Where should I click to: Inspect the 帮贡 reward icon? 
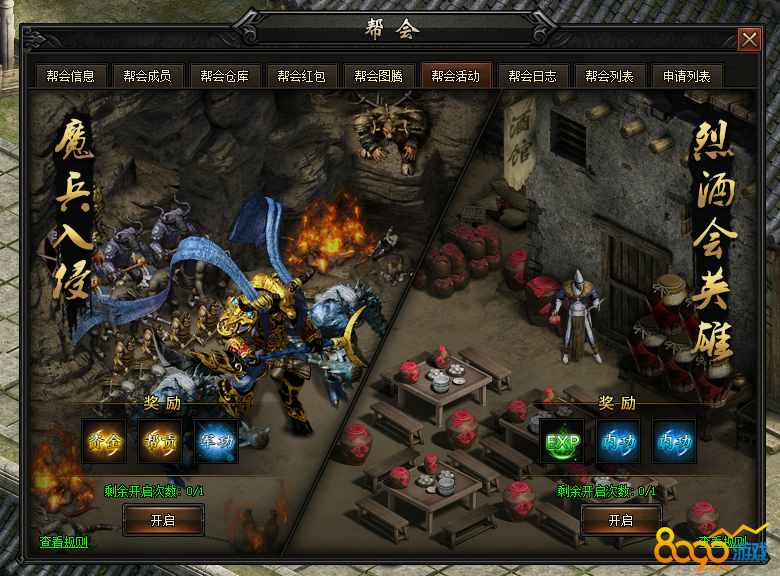(160, 442)
